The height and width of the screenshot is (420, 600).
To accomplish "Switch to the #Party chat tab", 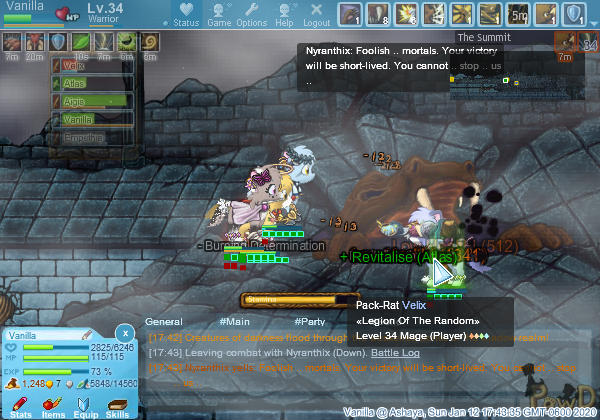I will coord(309,322).
